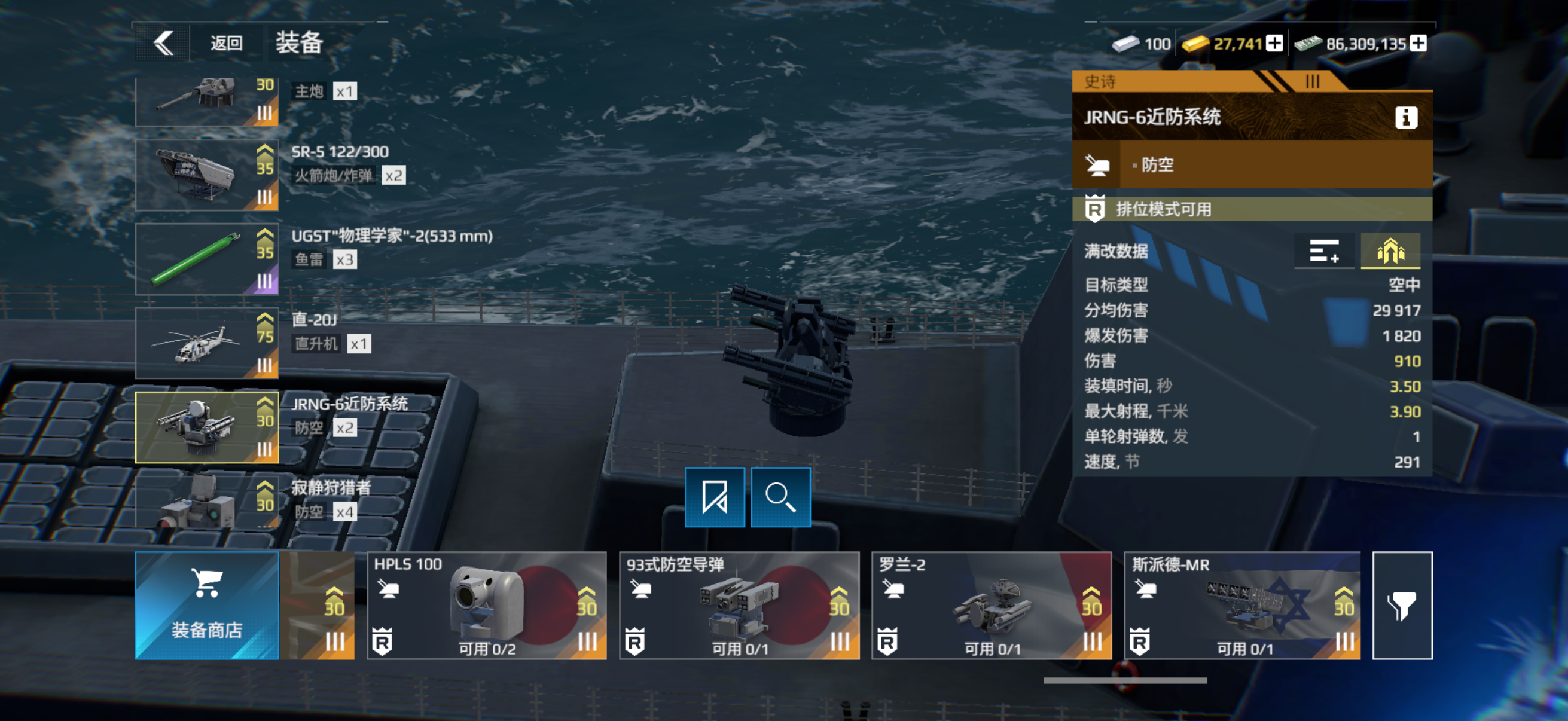The image size is (1568, 721).
Task: Open the 装备商店 equipment shop
Action: pyautogui.click(x=207, y=606)
